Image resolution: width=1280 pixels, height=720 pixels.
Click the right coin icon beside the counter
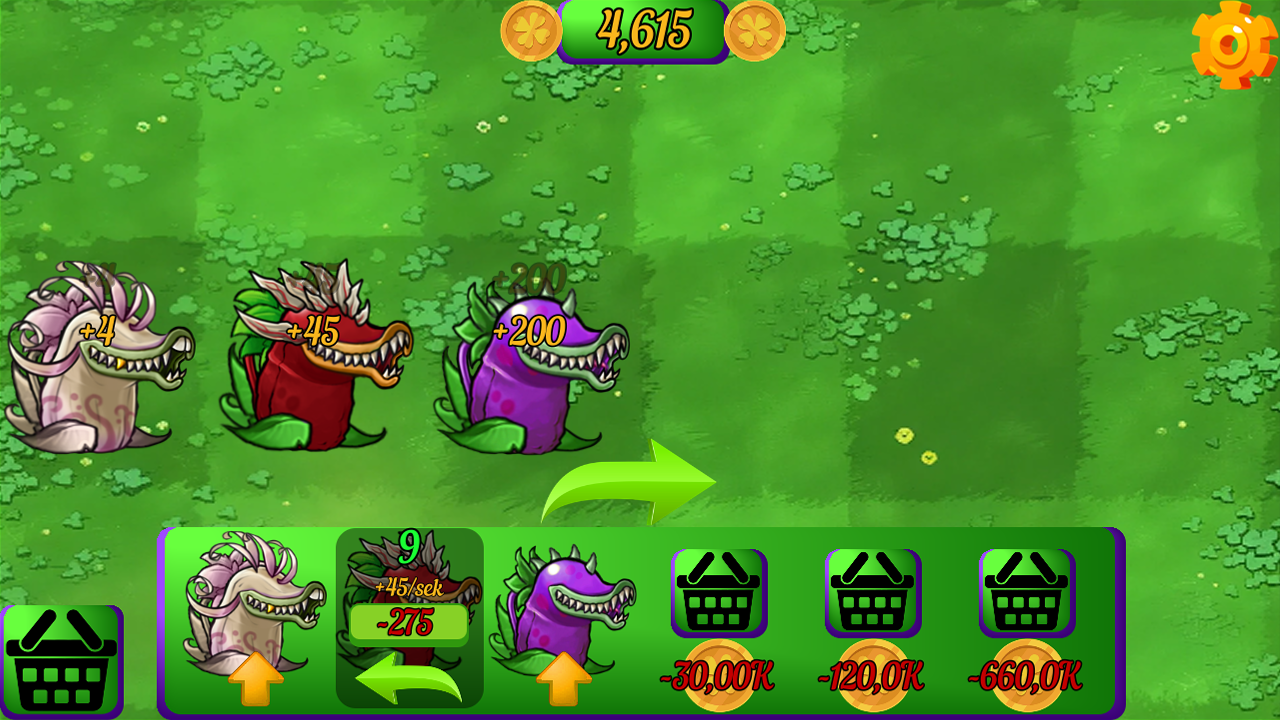(753, 28)
